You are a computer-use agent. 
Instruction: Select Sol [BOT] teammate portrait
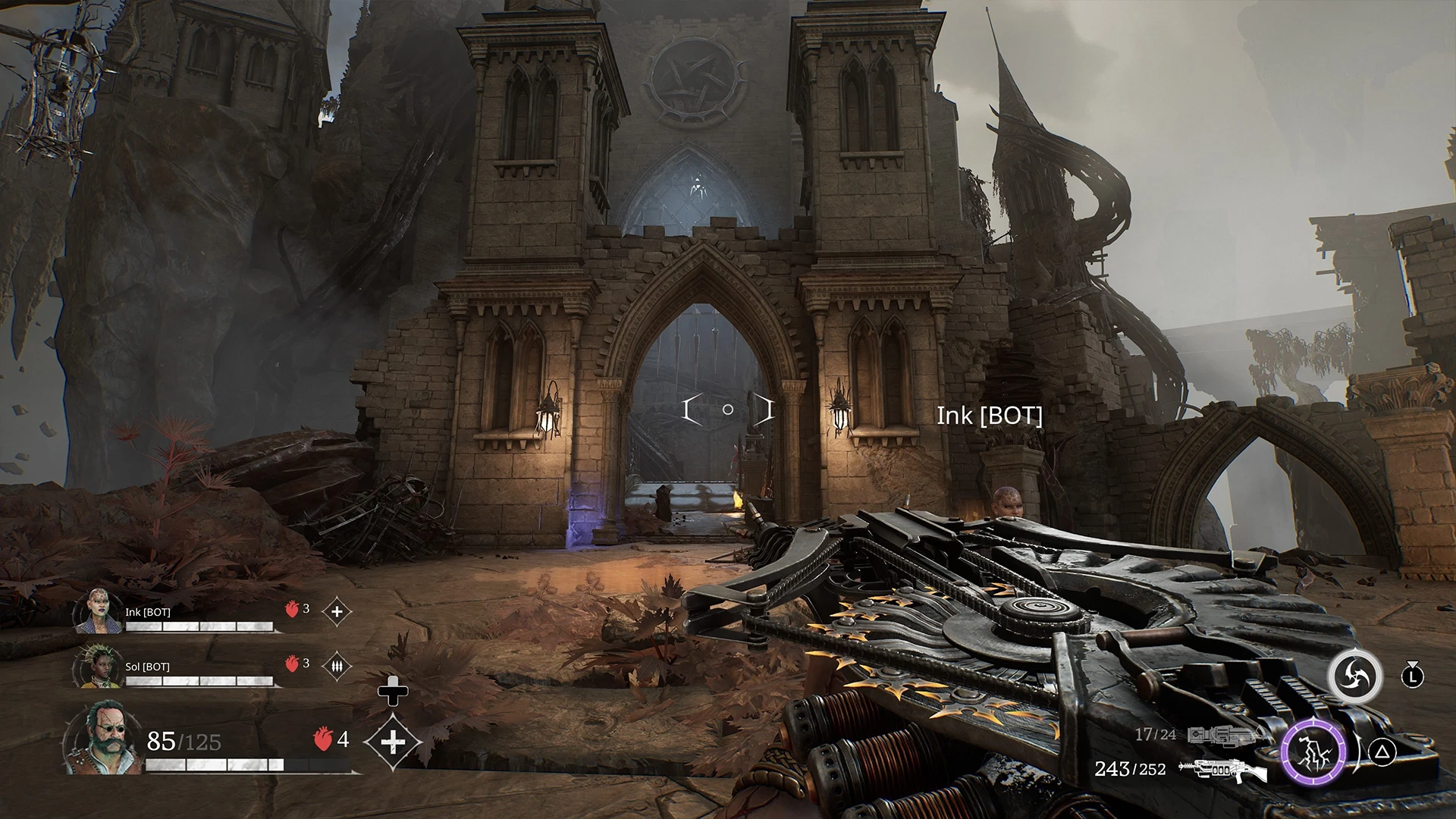[98, 667]
